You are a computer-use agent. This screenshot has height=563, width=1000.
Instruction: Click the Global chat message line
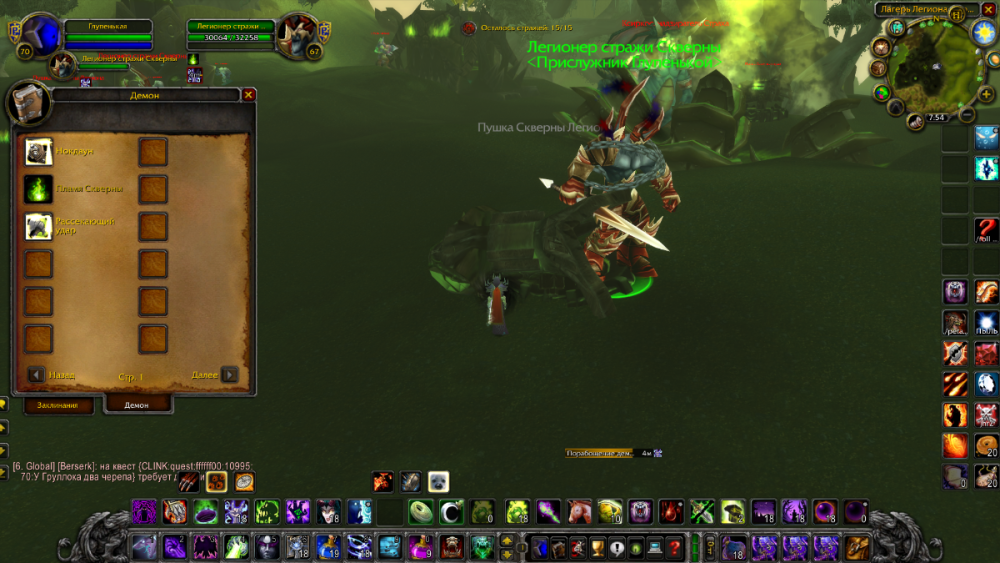[130, 466]
